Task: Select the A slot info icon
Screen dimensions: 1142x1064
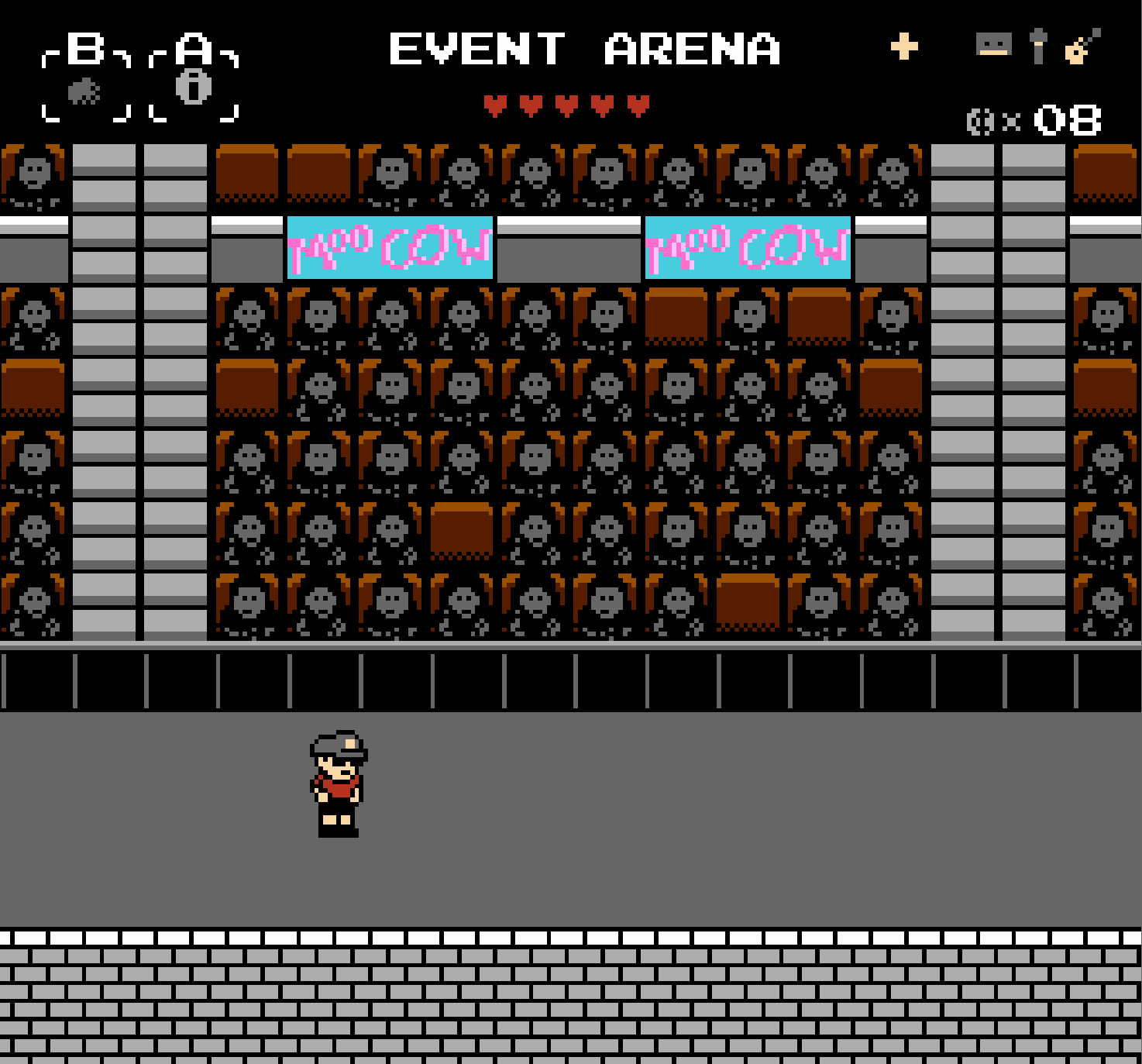Action: [x=193, y=87]
